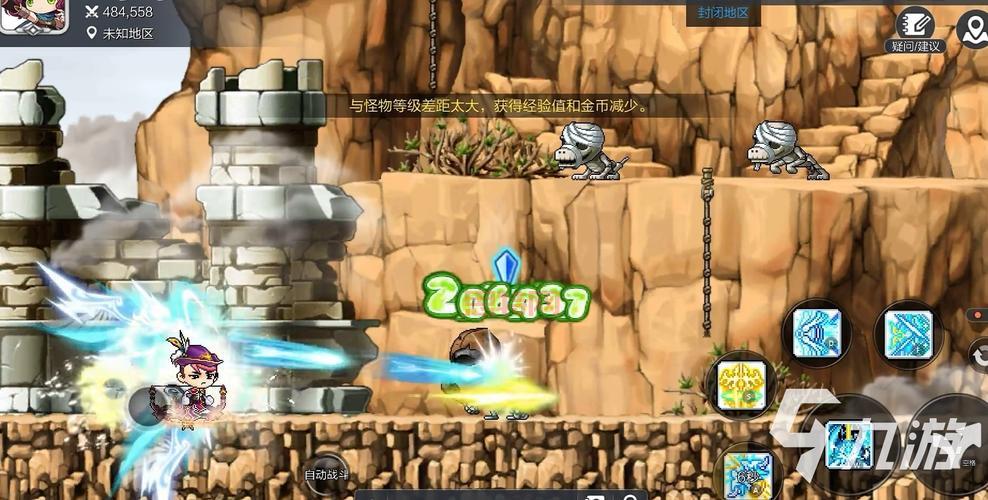Image resolution: width=988 pixels, height=500 pixels.
Task: Select the 封闭地区 area label
Action: click(x=723, y=14)
